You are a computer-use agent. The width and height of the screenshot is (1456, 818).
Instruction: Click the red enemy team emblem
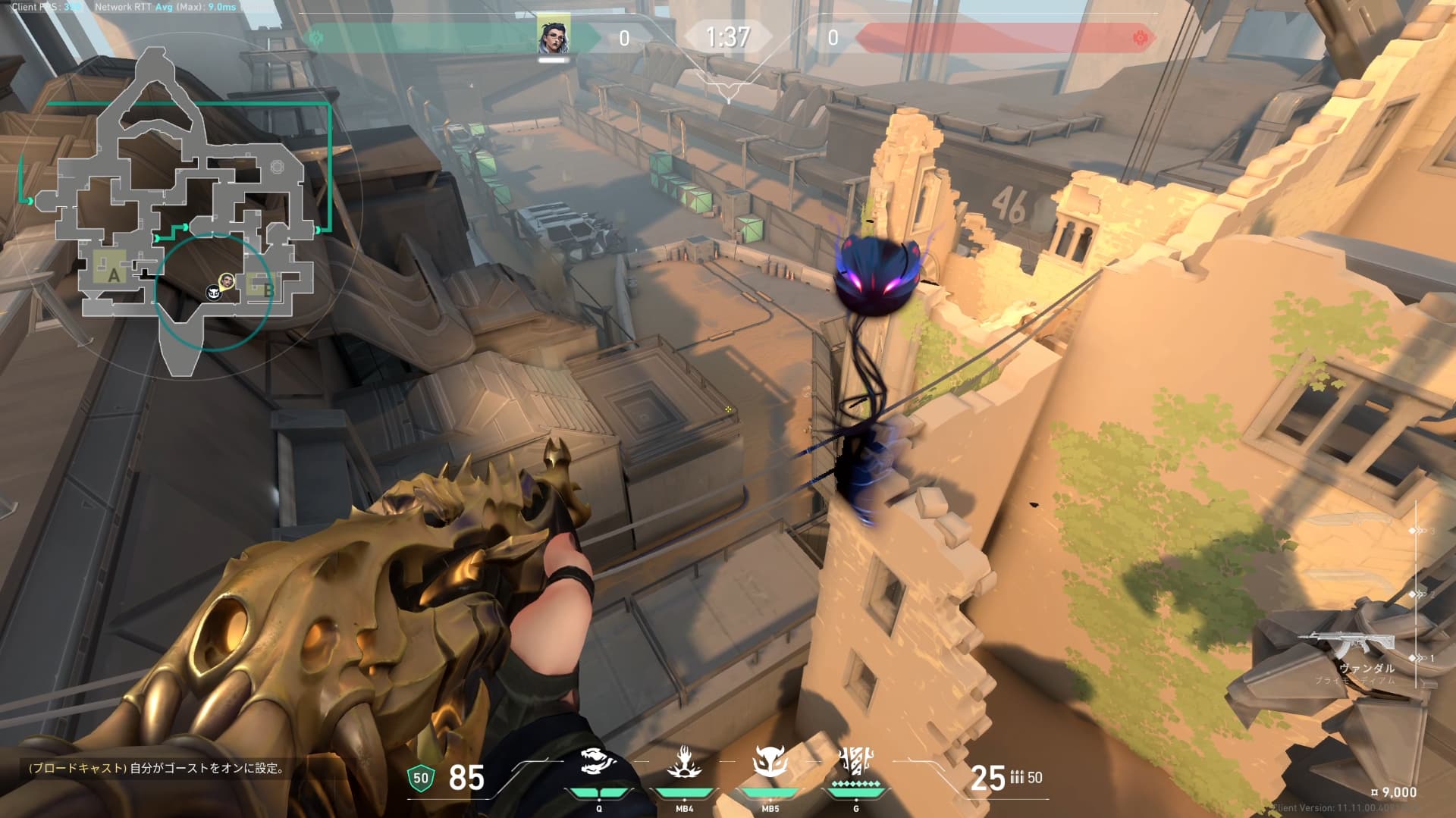pyautogui.click(x=1138, y=38)
